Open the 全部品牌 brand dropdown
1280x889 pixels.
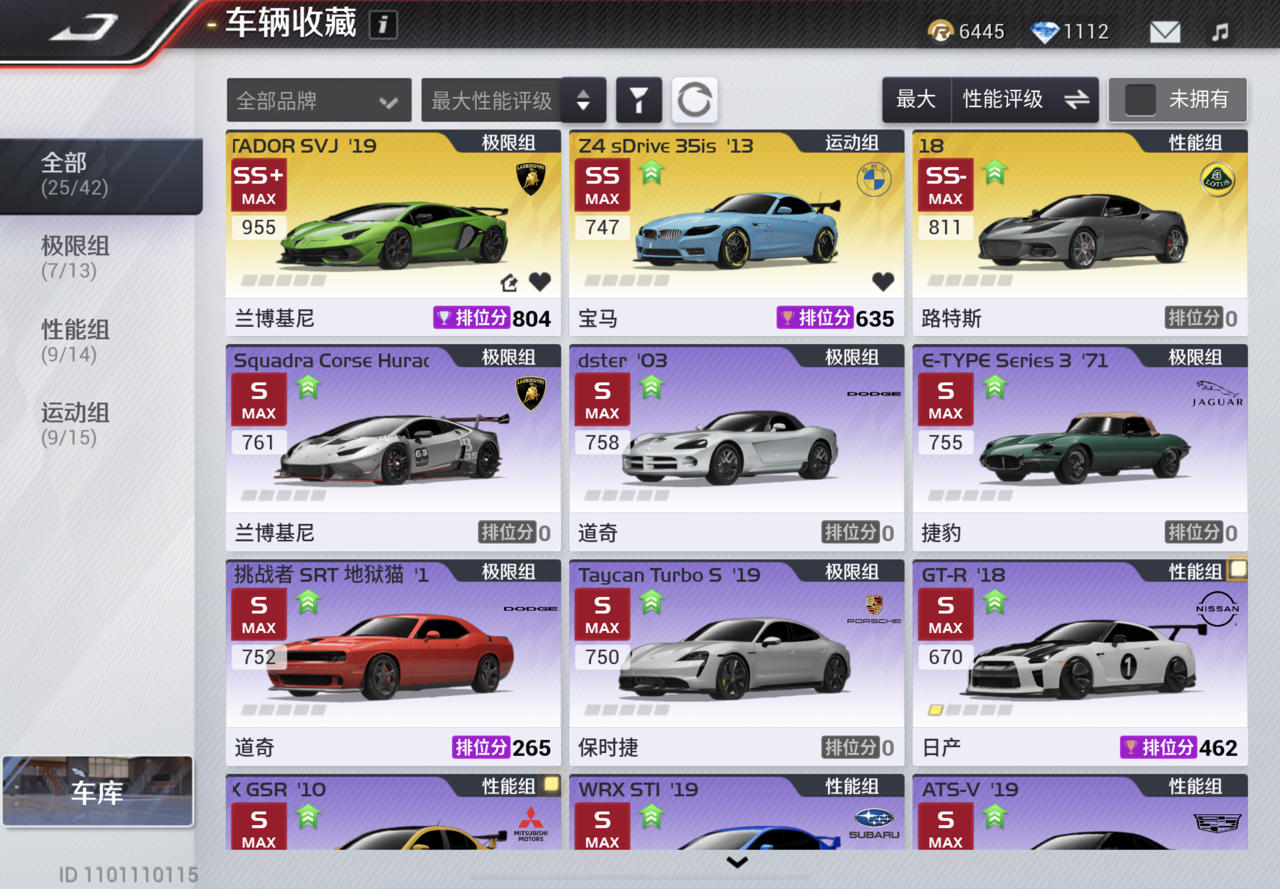[318, 100]
